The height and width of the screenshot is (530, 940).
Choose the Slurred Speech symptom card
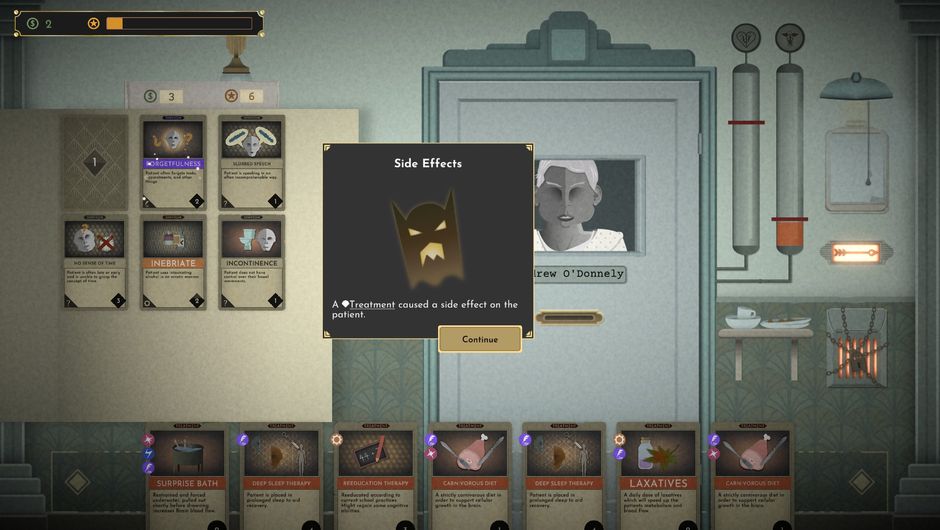pos(251,162)
